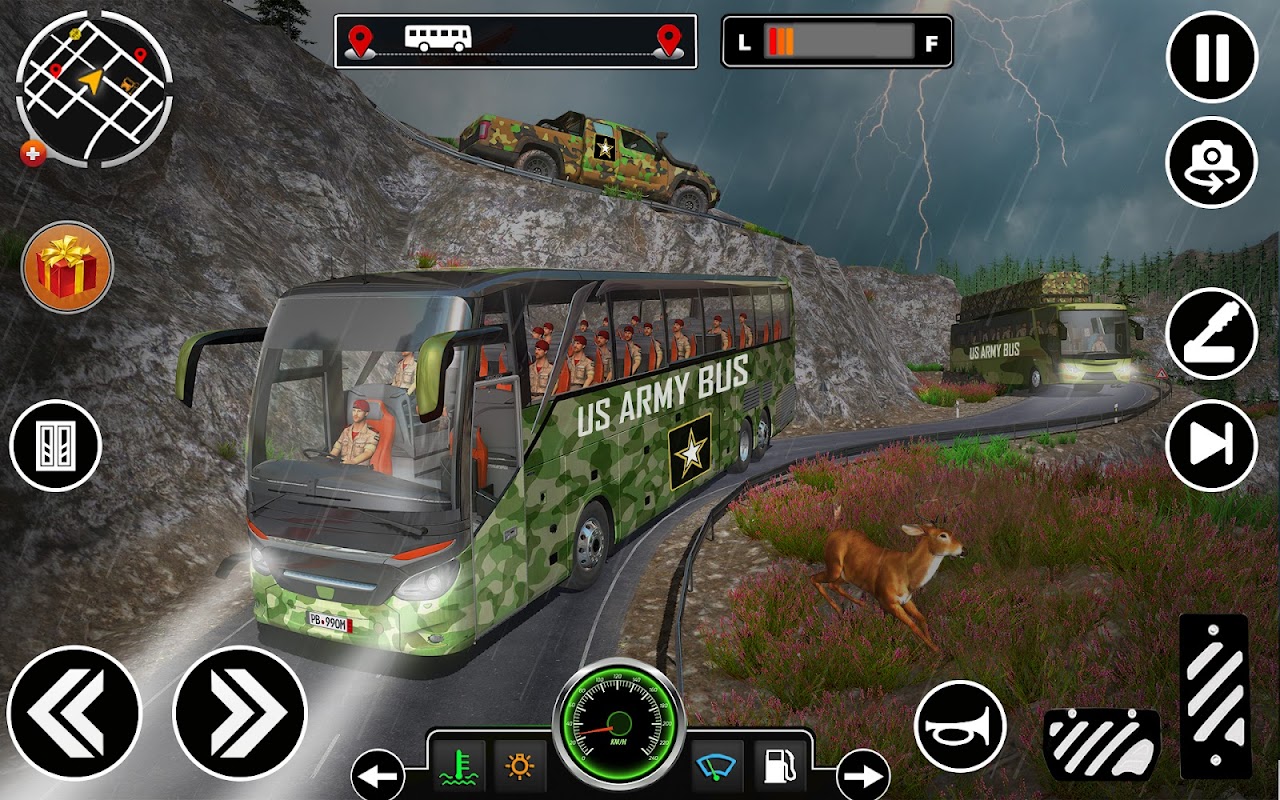
Task: Click the right indicator arrow
Action: point(863,776)
